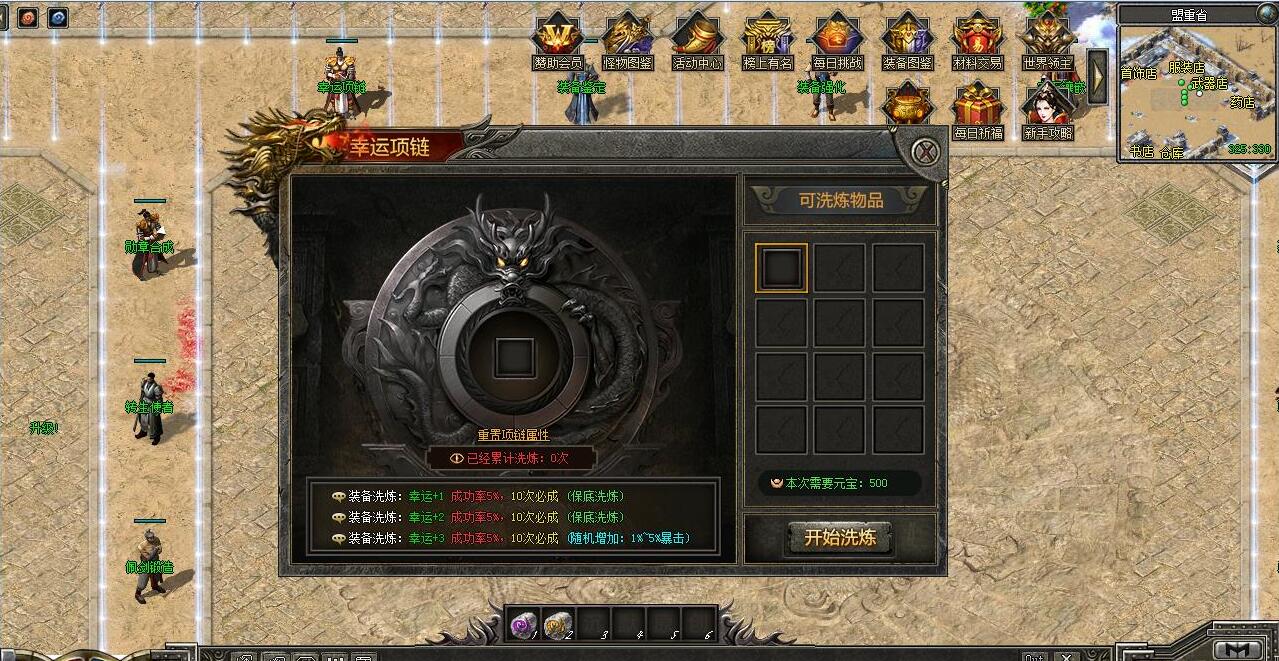Image resolution: width=1279 pixels, height=661 pixels.
Task: Open the 每日挑战 daily challenge
Action: (837, 40)
